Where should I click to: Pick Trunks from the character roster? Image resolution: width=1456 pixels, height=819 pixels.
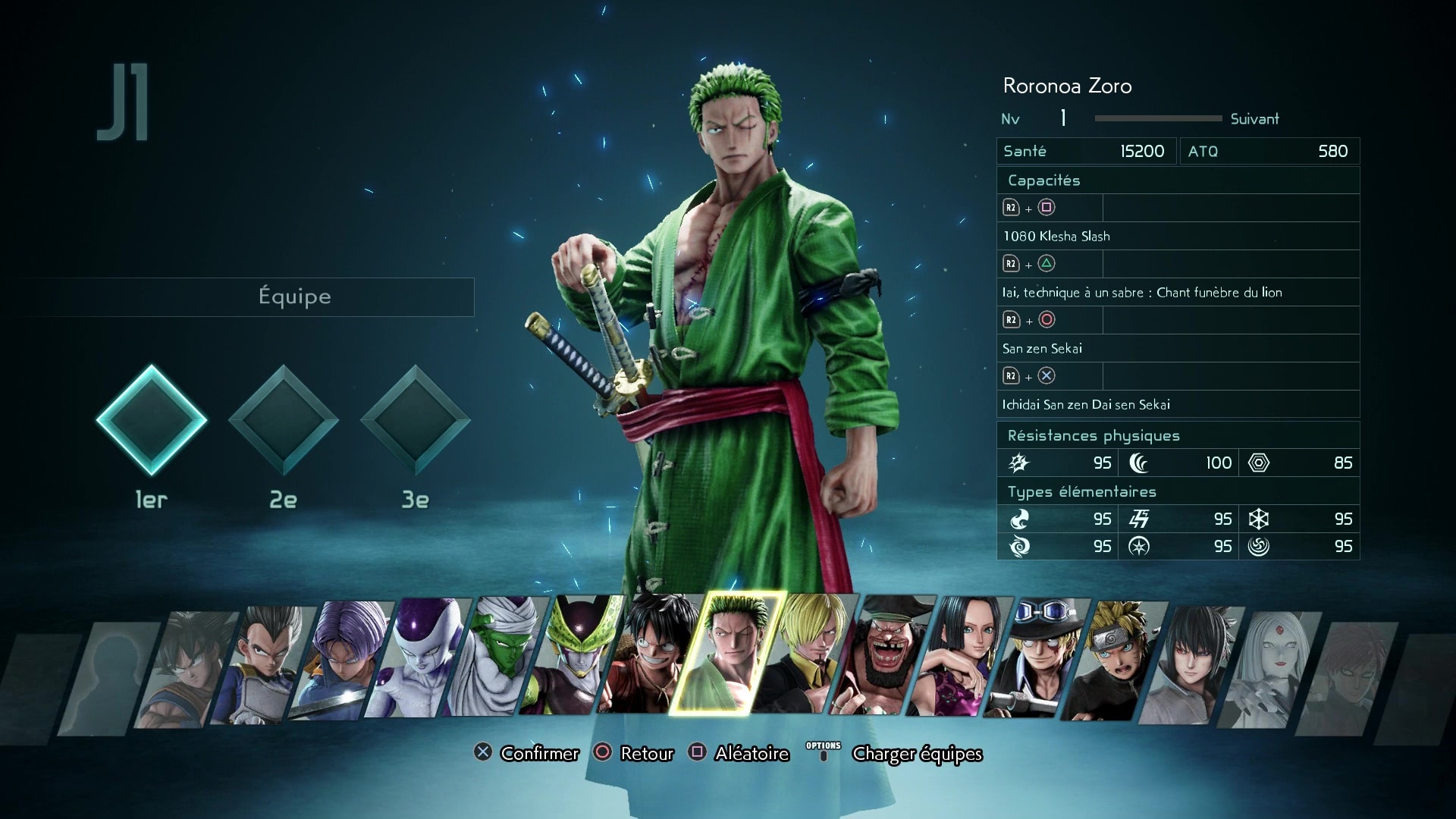tap(340, 658)
